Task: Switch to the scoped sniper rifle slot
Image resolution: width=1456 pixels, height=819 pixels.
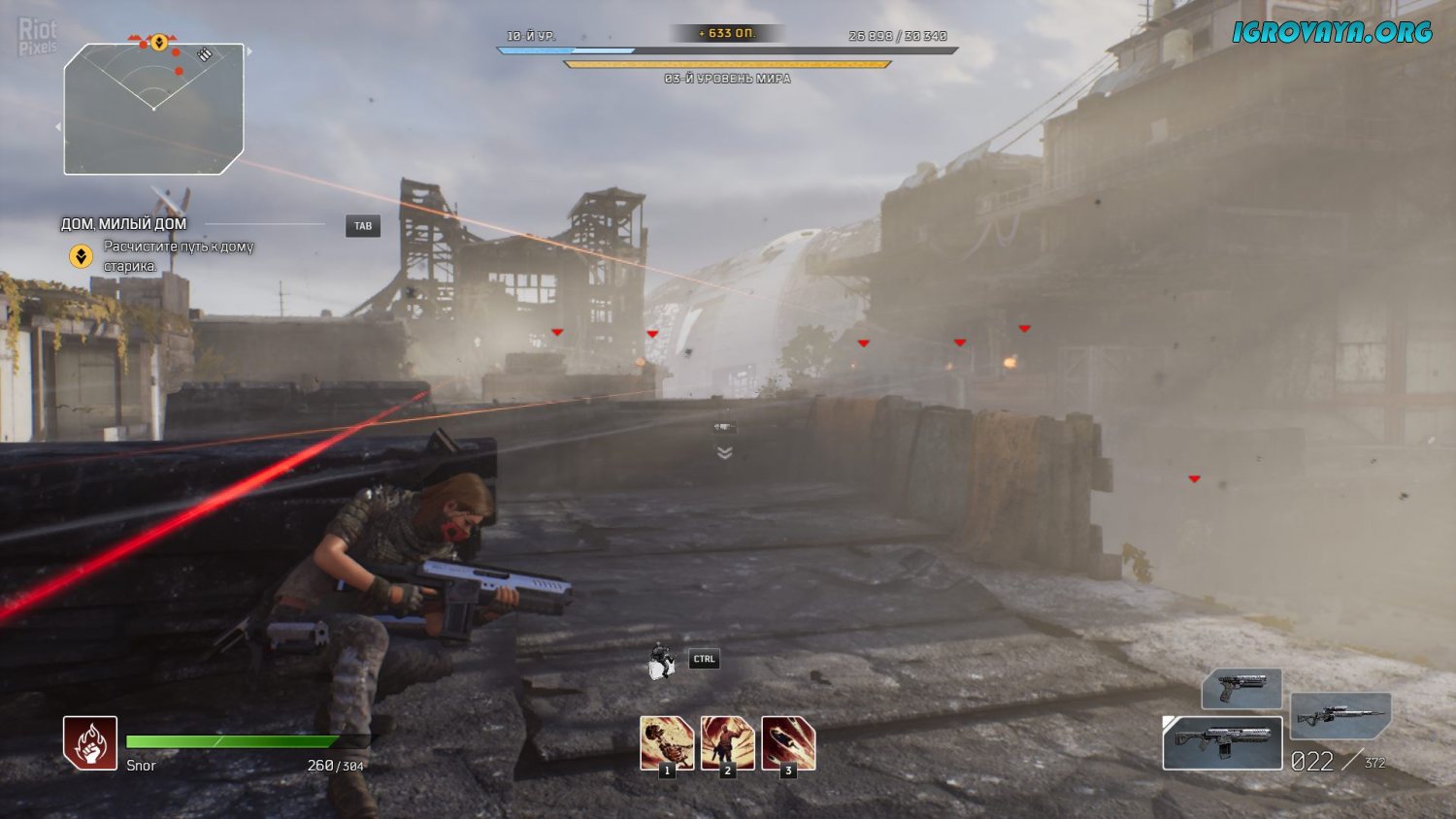Action: (x=1340, y=716)
